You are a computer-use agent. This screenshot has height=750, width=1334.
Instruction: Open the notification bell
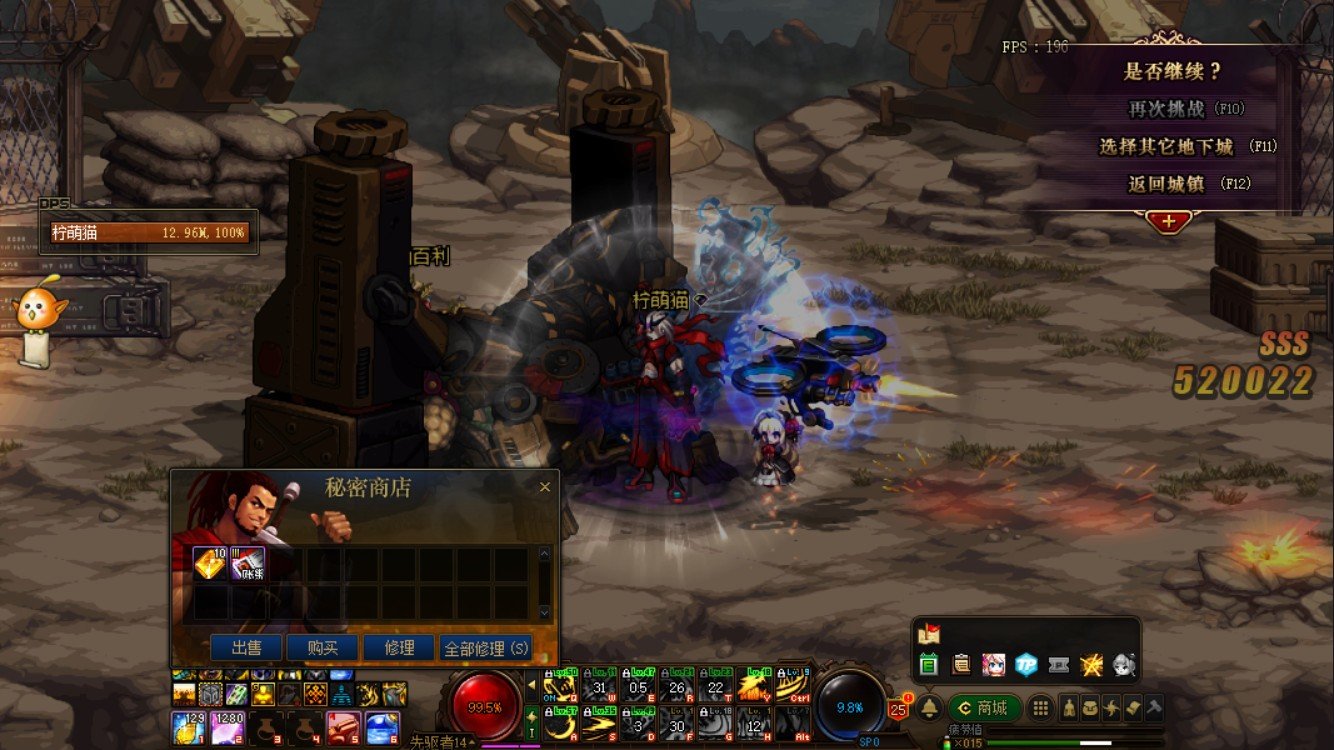coord(929,708)
